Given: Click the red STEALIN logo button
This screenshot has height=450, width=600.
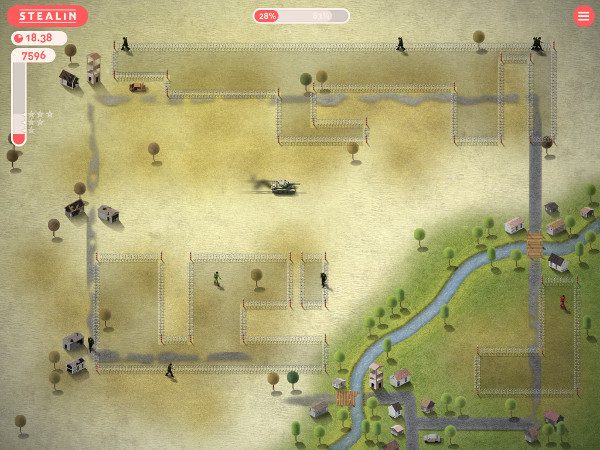Looking at the screenshot, I should coord(47,16).
